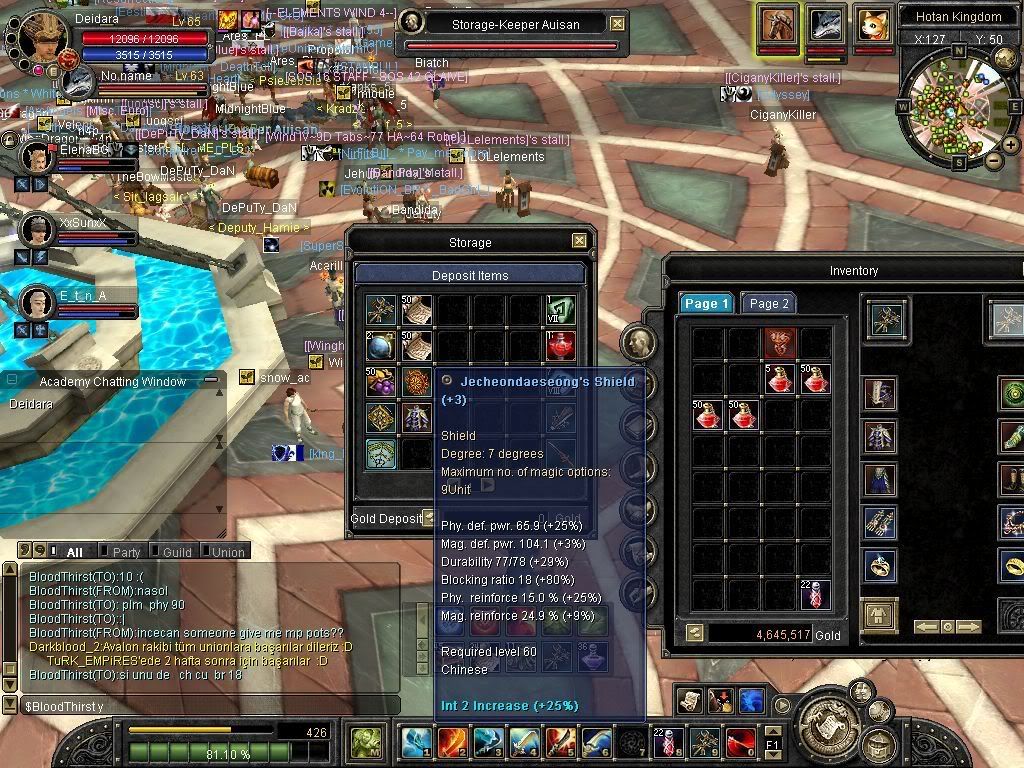Click the chat input field

coord(200,706)
